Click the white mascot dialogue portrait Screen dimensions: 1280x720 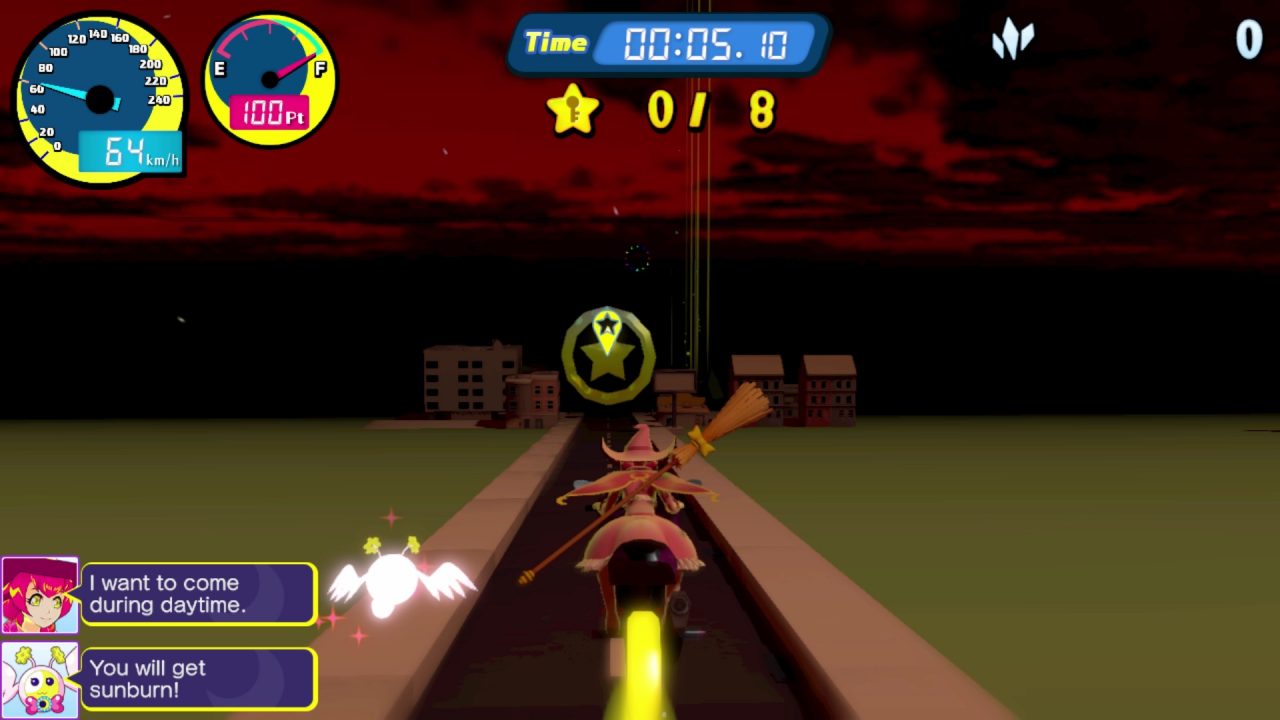click(40, 680)
